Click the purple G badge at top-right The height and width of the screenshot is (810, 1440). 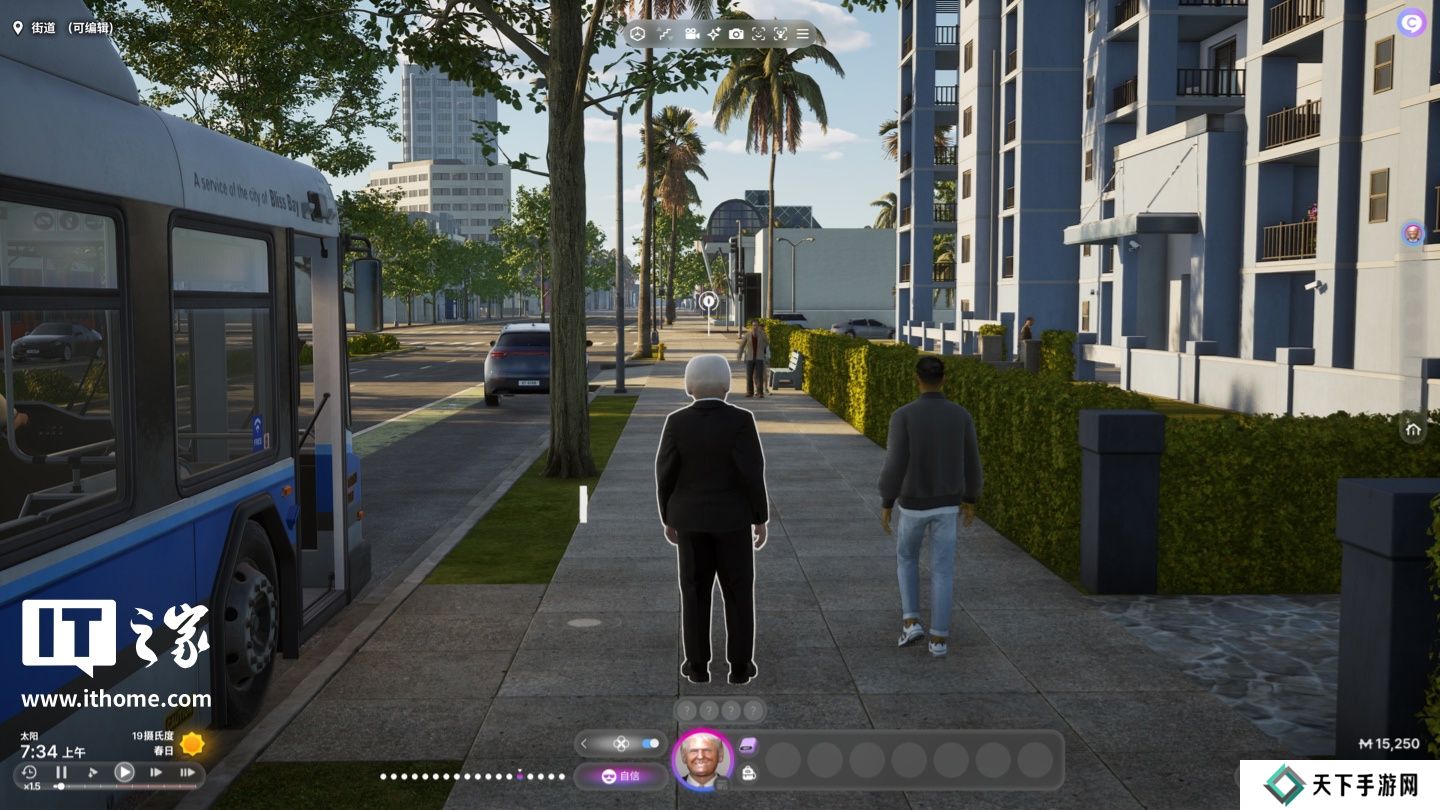point(1412,22)
